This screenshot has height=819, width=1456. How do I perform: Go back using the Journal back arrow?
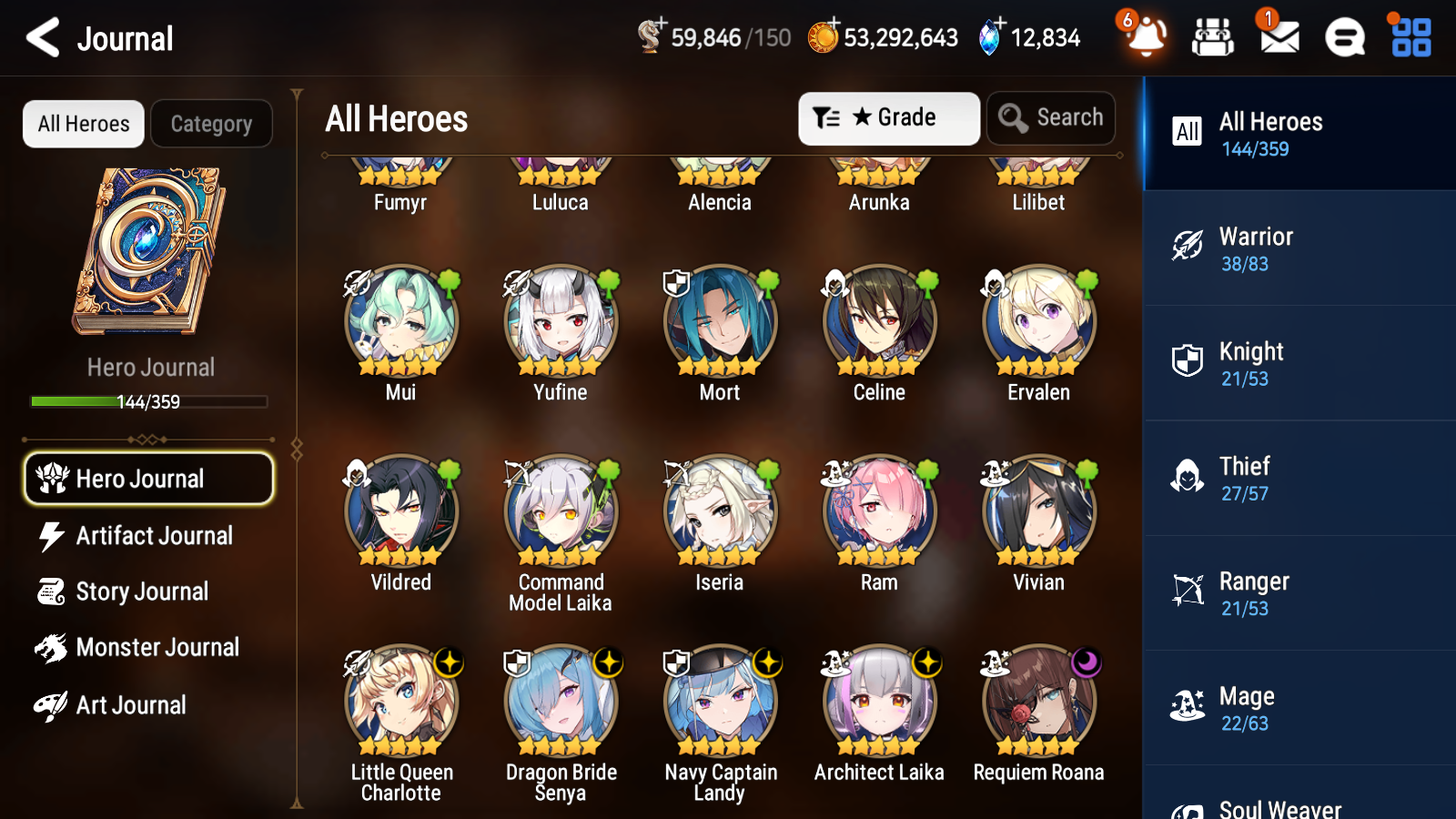pyautogui.click(x=42, y=37)
